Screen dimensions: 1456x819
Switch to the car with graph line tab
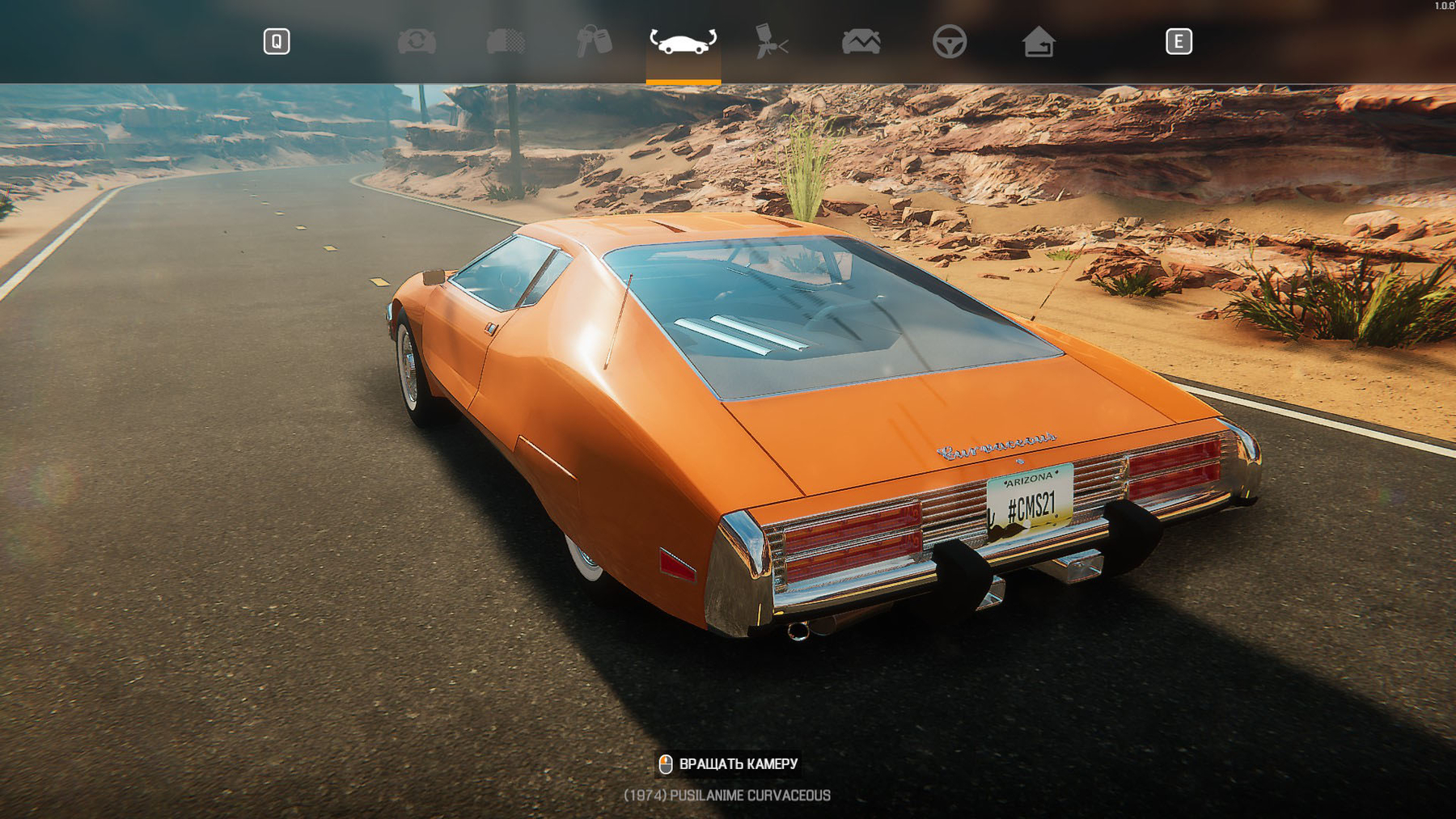pyautogui.click(x=861, y=41)
